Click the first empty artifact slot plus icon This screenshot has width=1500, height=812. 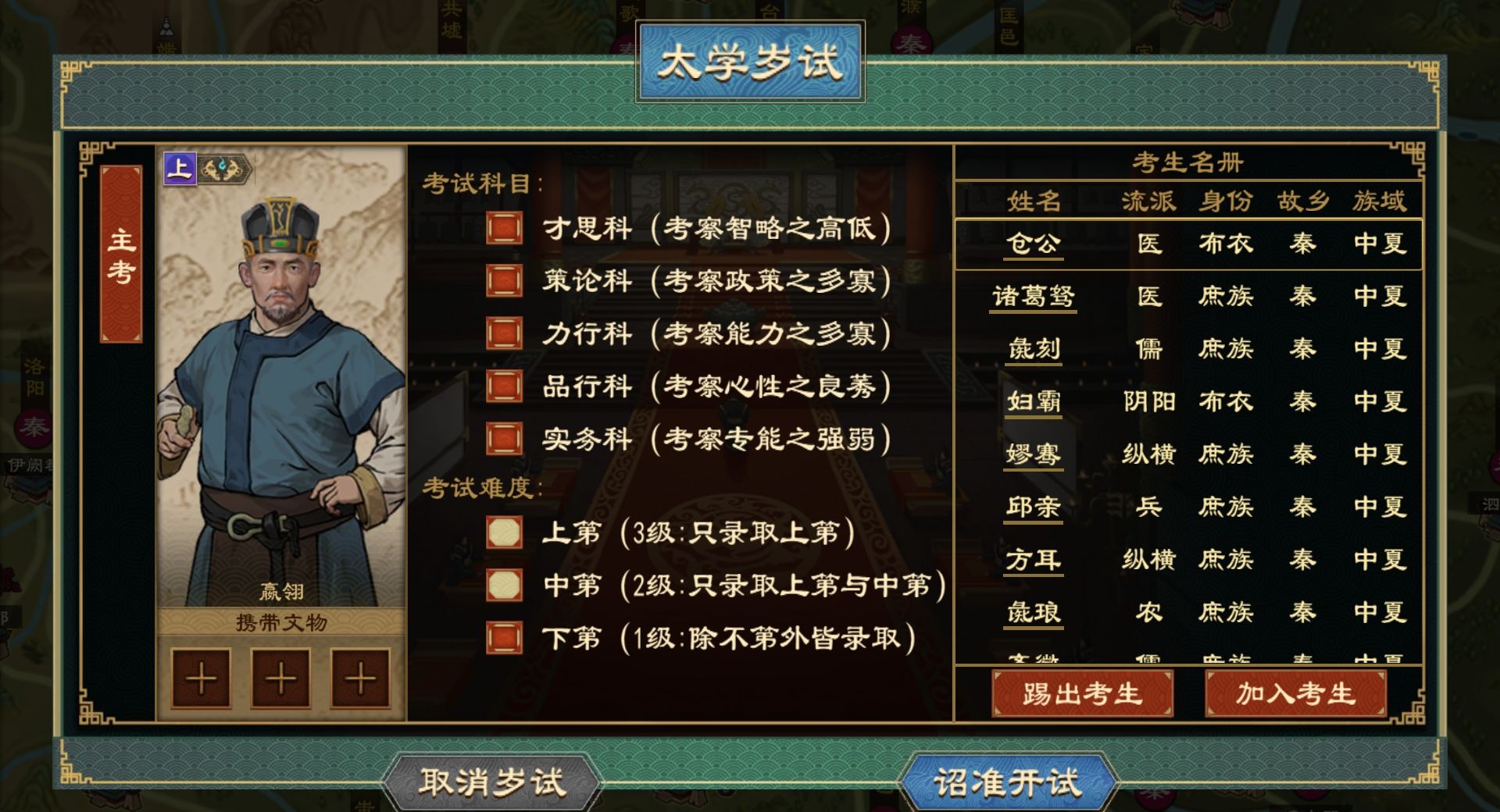202,678
